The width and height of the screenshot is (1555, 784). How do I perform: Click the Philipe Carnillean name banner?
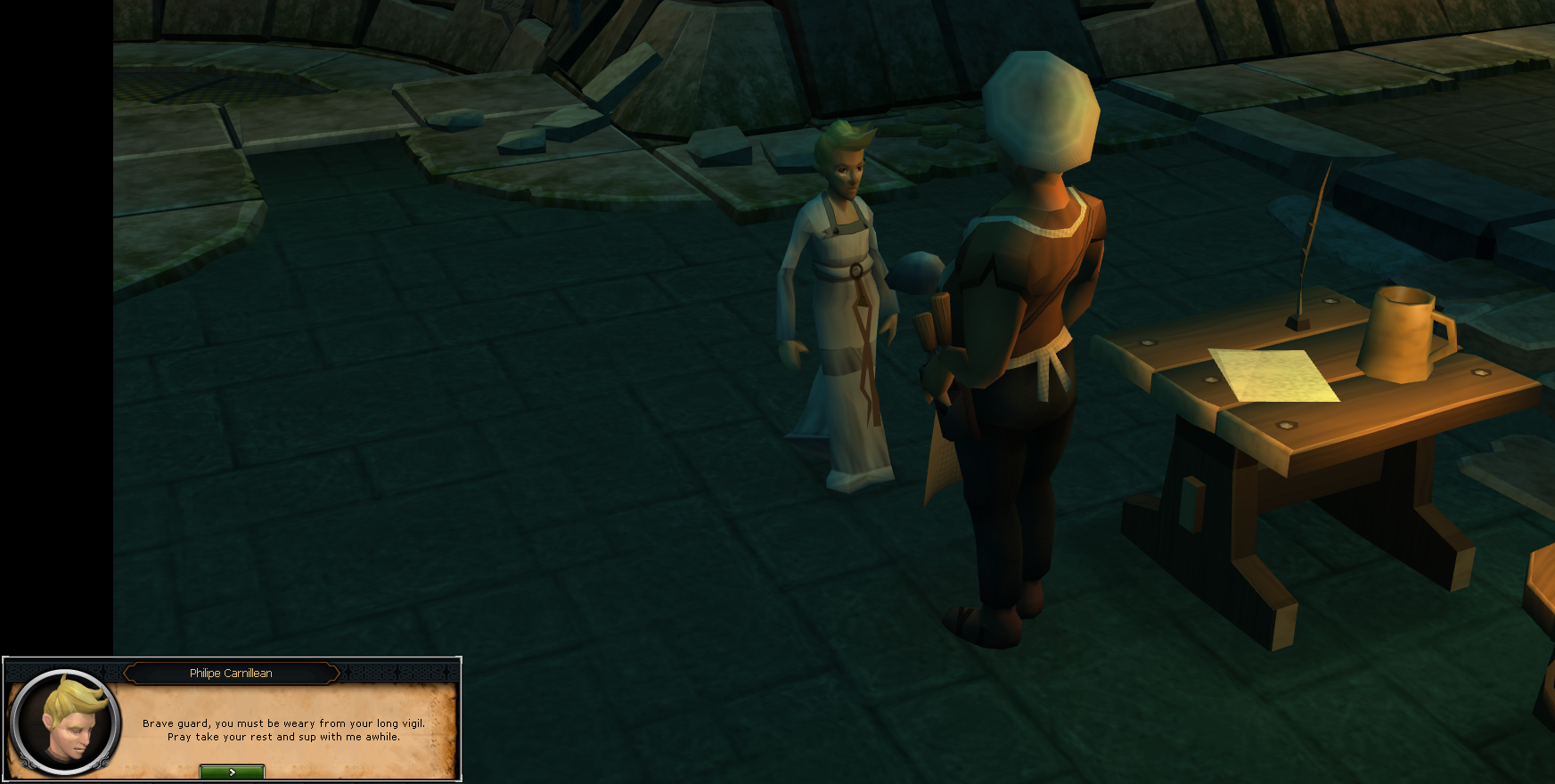point(230,673)
